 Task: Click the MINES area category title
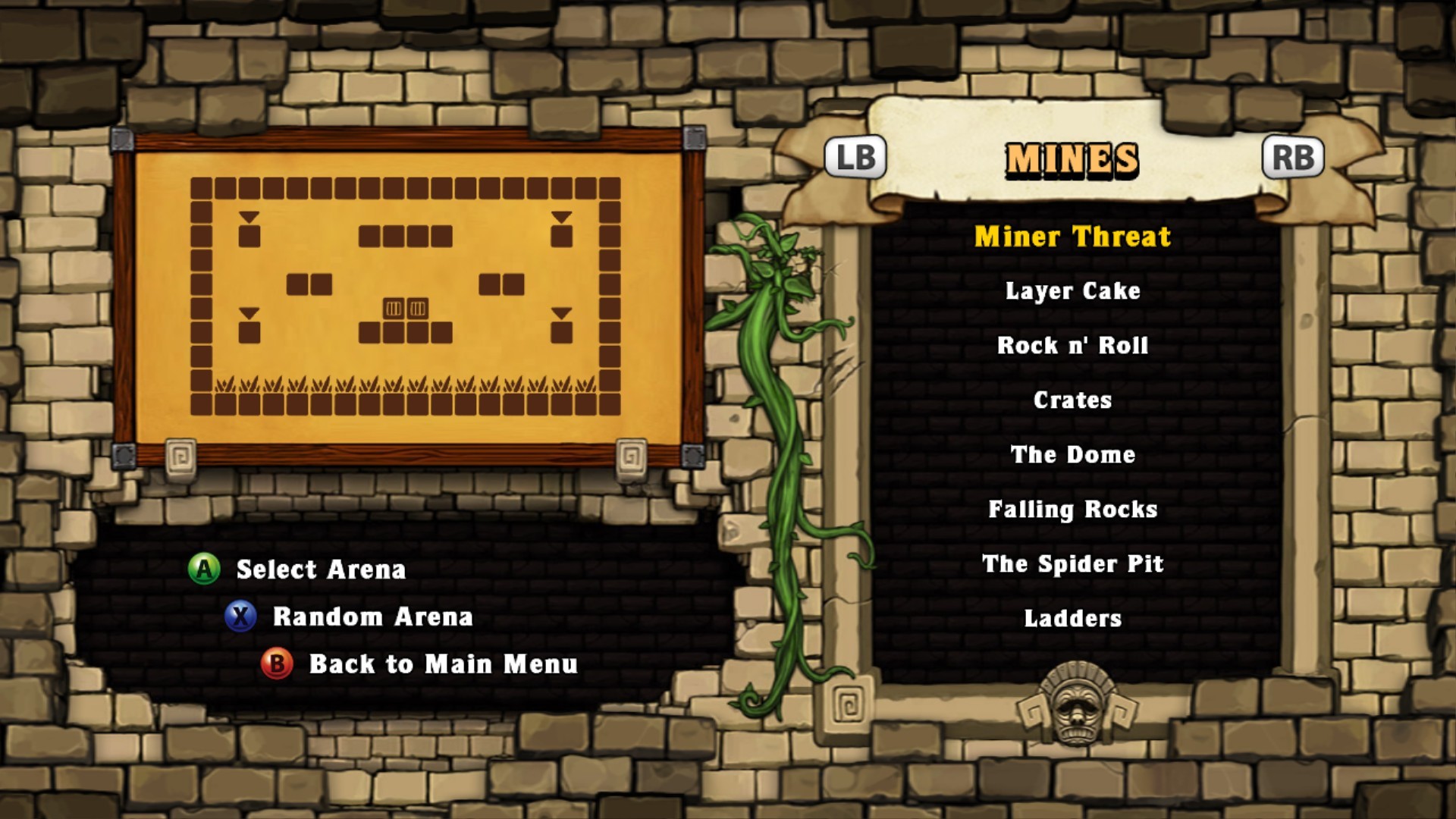(1072, 159)
